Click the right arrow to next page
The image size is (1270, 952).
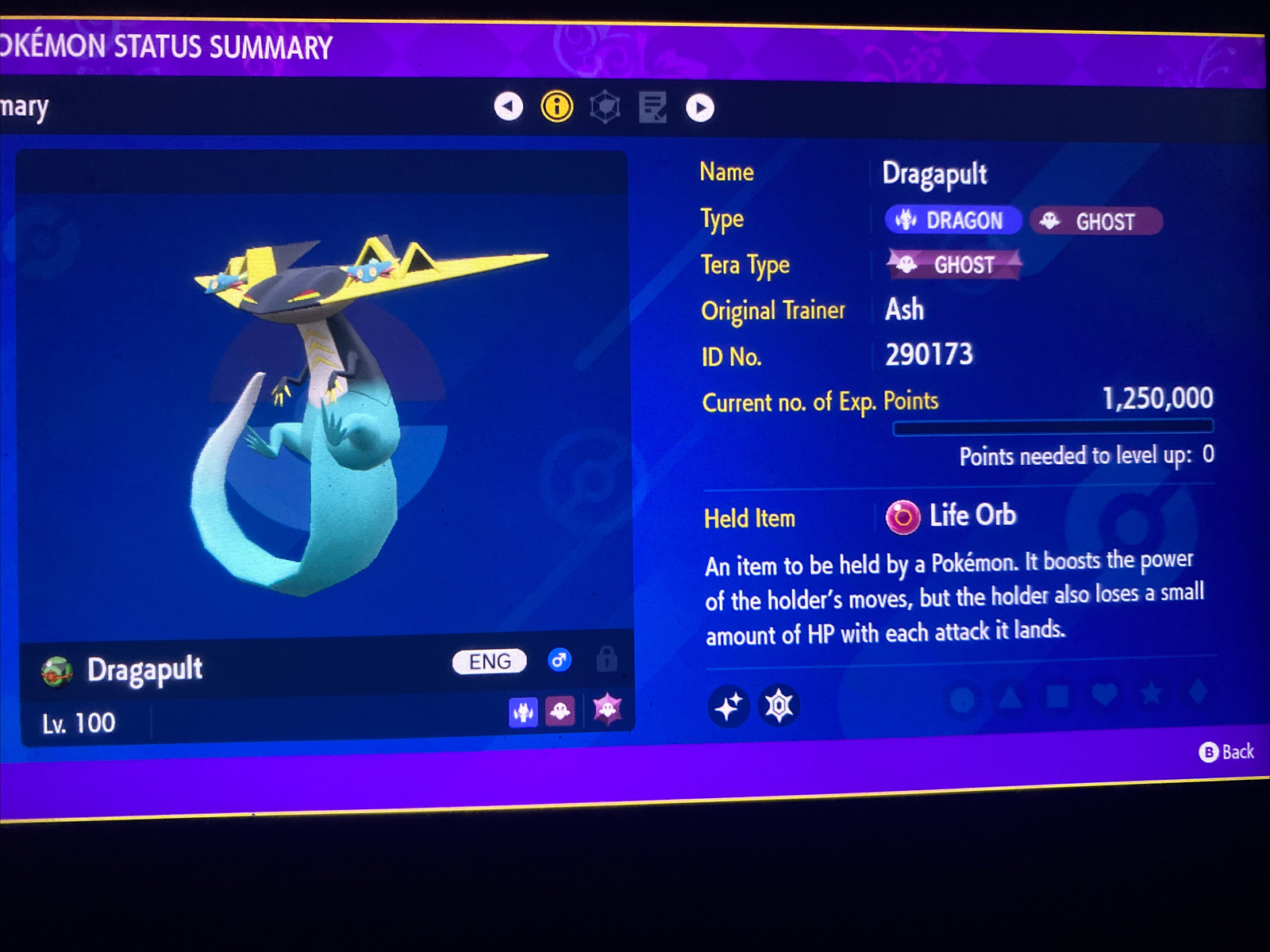[x=700, y=107]
